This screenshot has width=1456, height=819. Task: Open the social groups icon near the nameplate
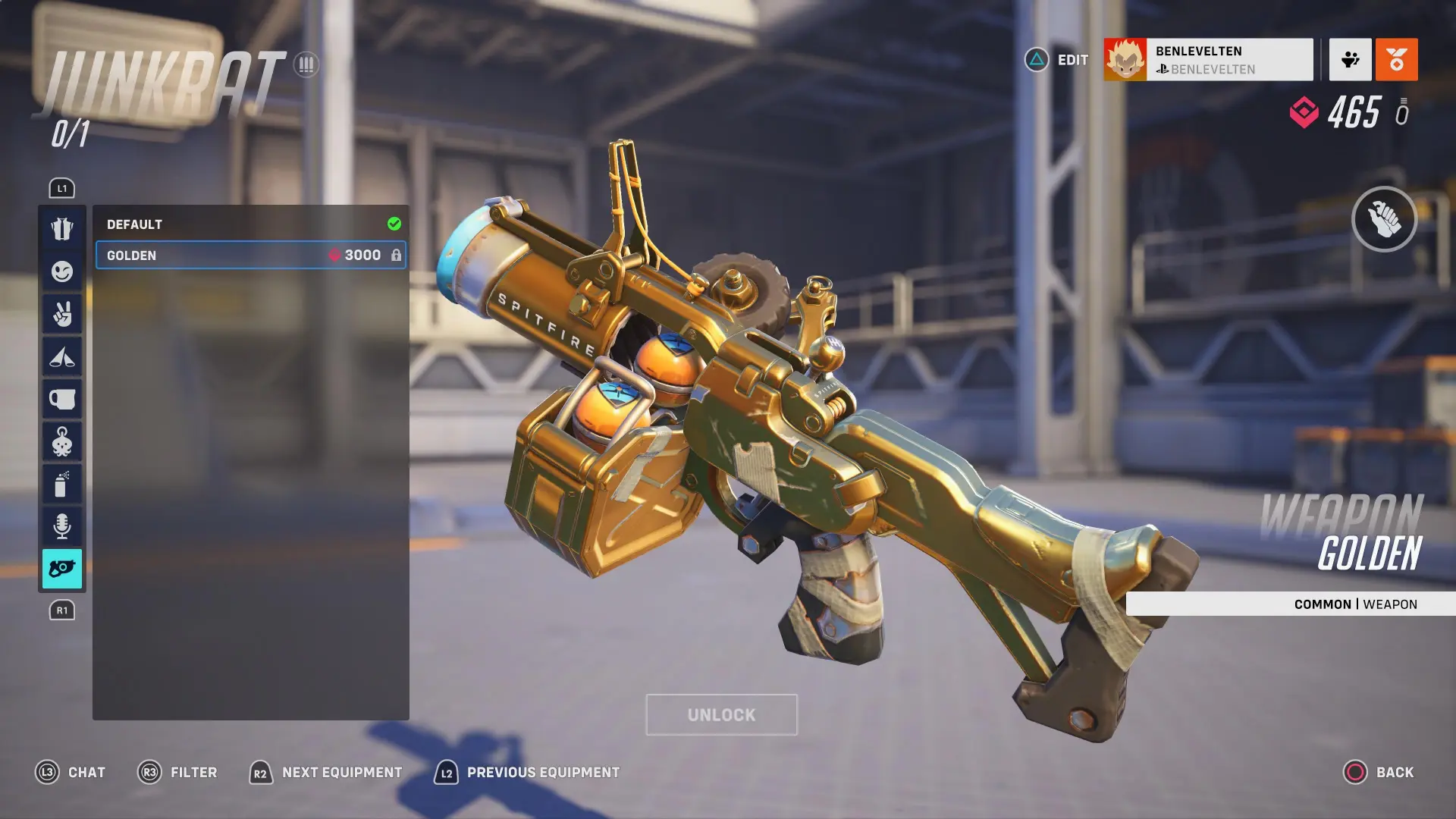[1349, 60]
